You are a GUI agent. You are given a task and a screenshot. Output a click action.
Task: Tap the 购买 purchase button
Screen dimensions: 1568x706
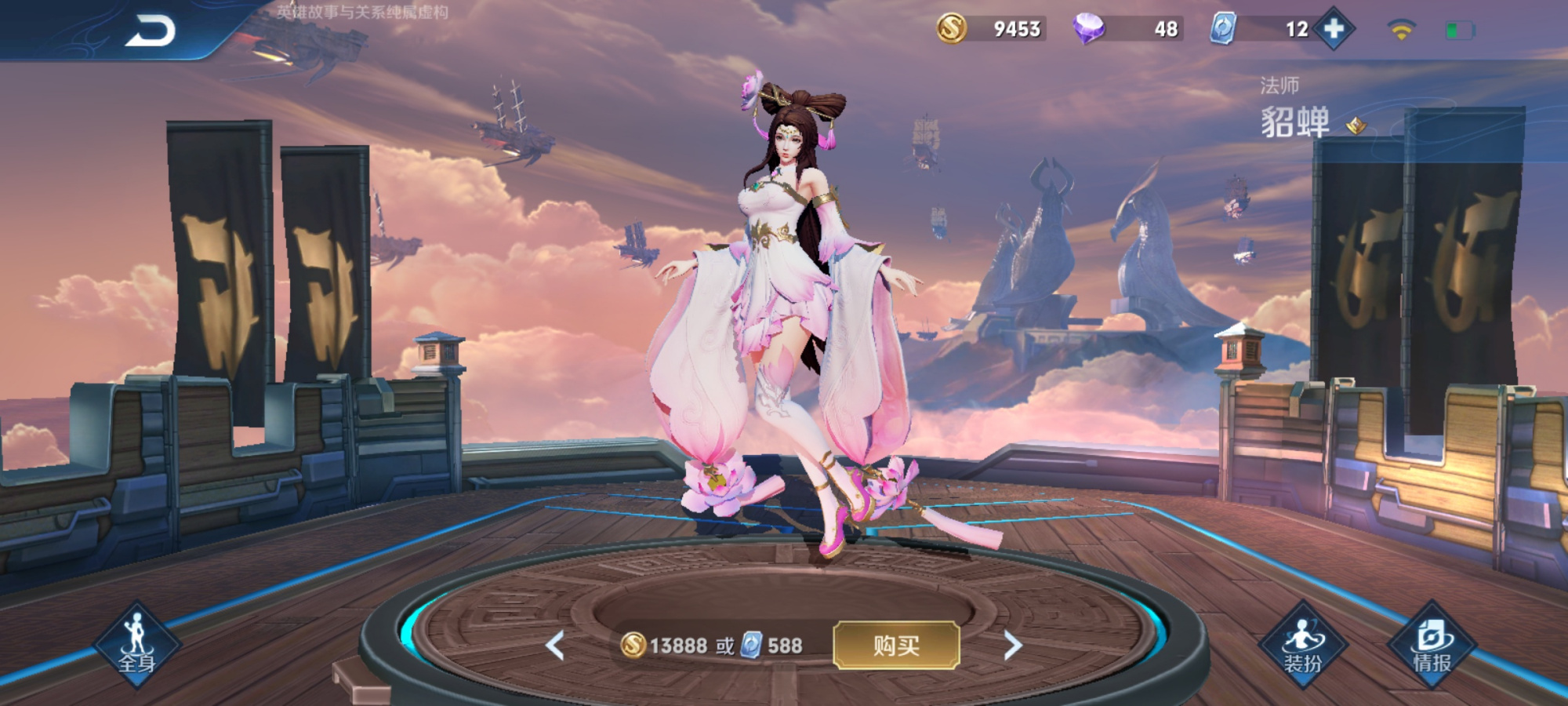tap(896, 645)
